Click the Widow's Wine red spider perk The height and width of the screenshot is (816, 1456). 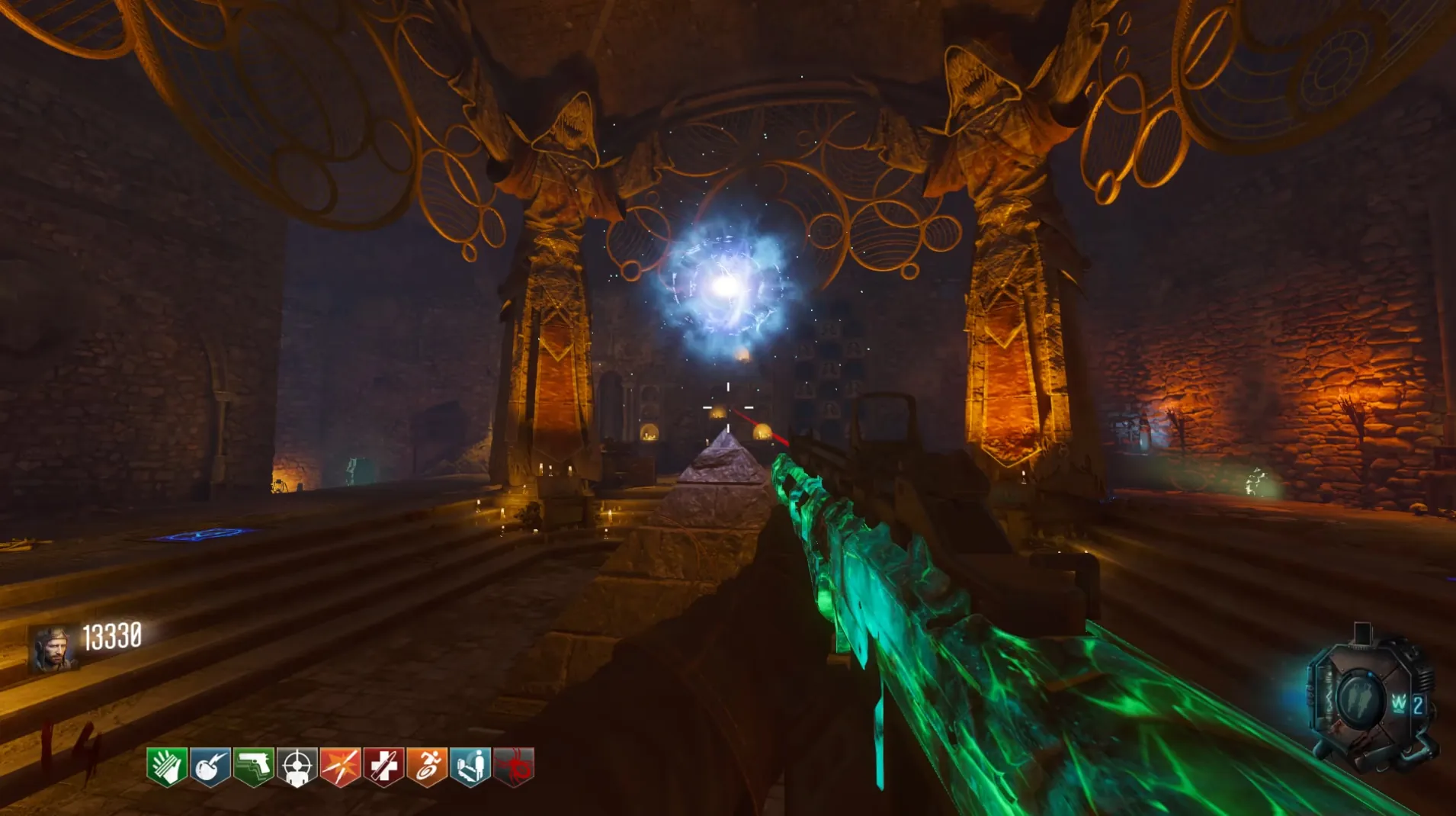click(514, 766)
